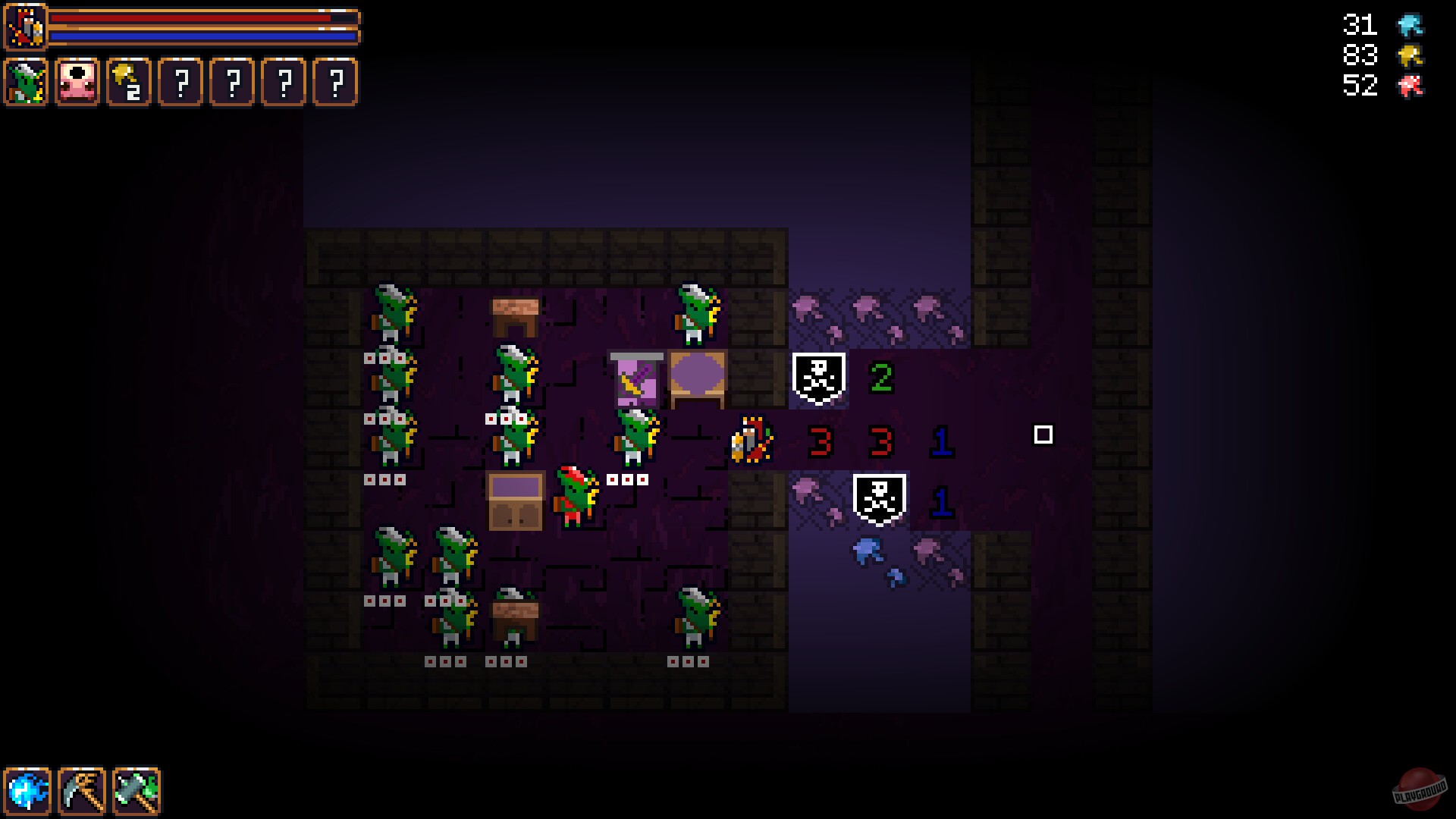Open the purple wardrobe chest on the map
Viewport: 1456px width, 819px height.
point(516,500)
